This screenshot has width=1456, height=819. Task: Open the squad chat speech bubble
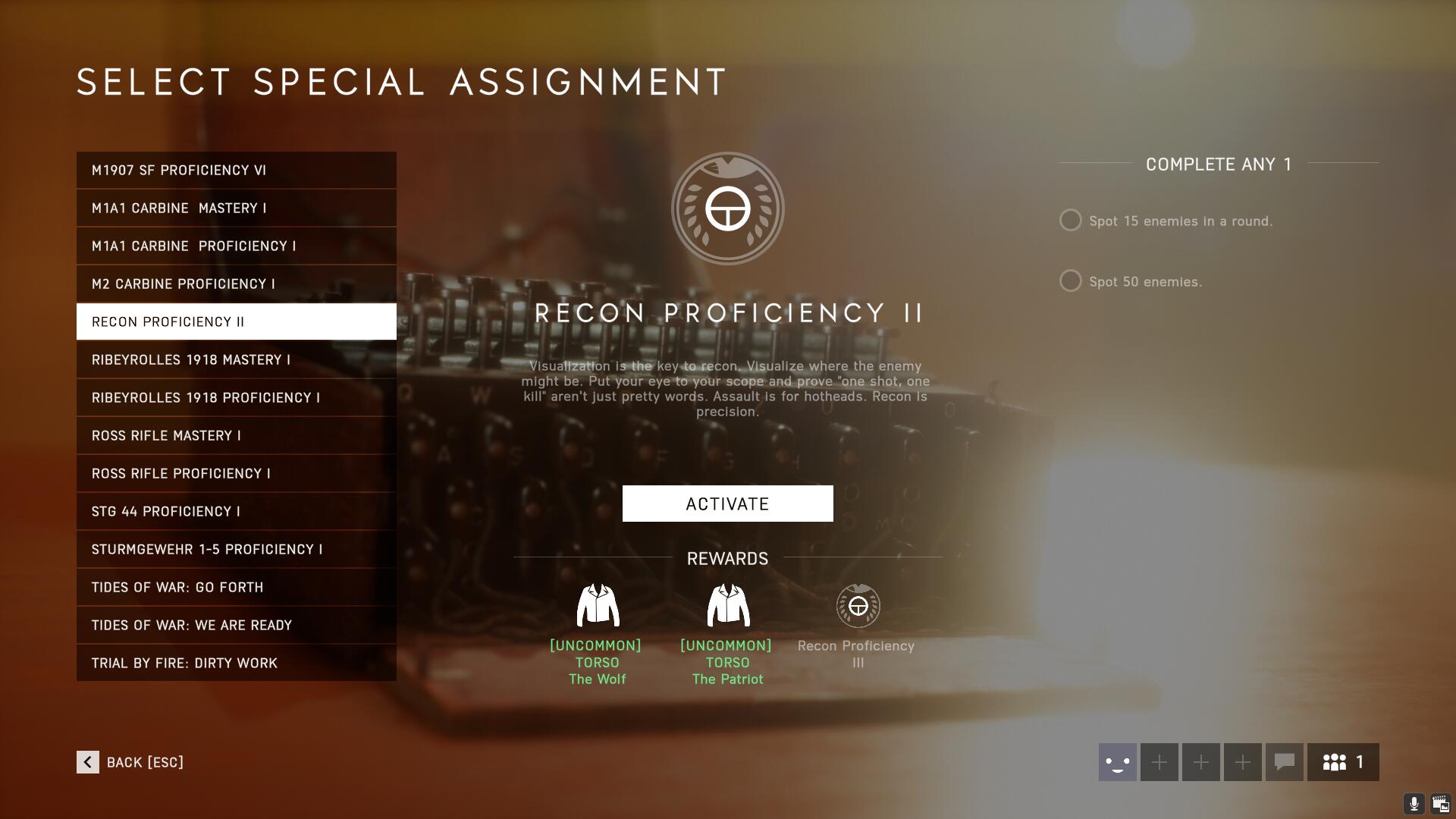pos(1284,762)
